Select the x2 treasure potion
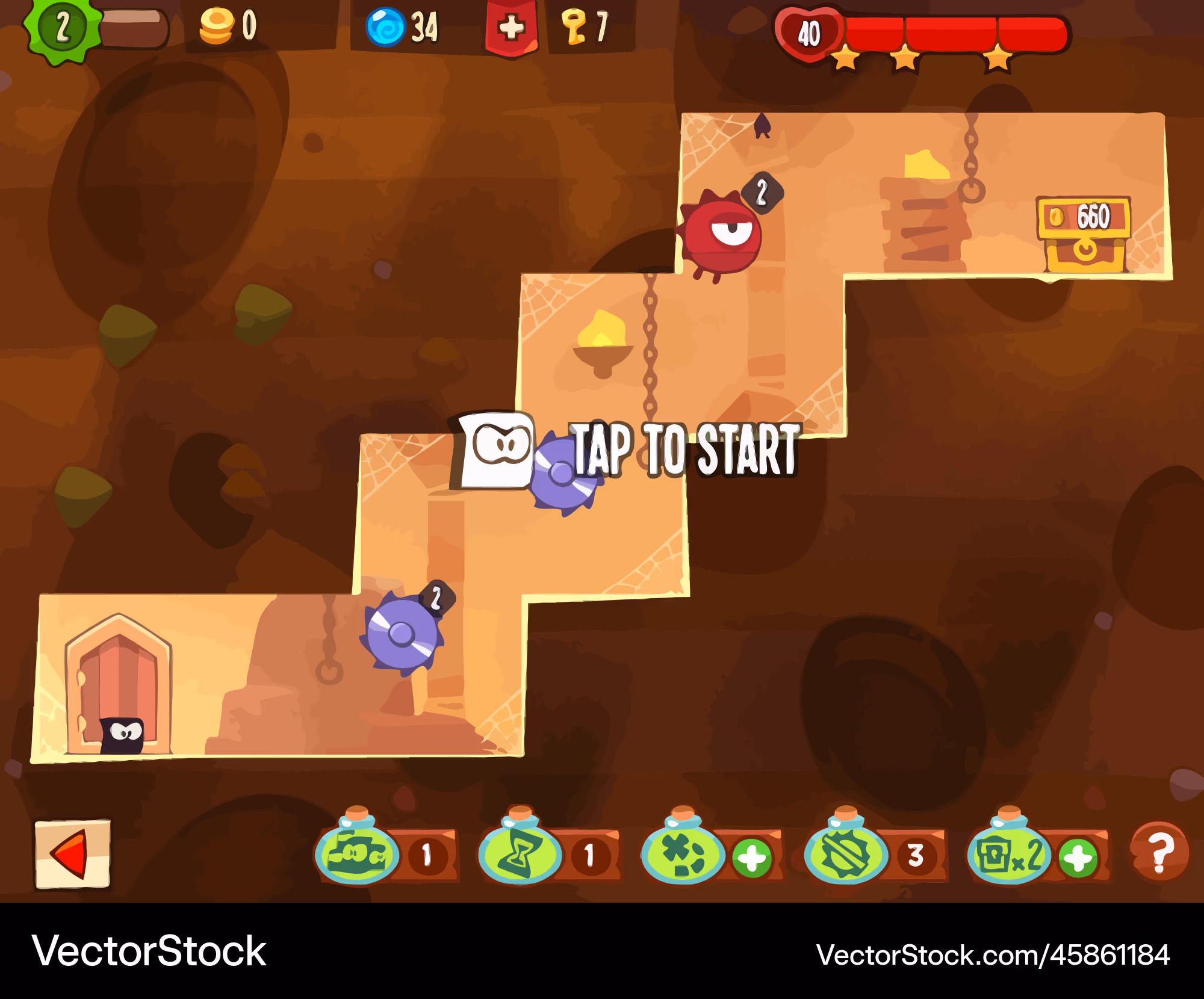Image resolution: width=1204 pixels, height=999 pixels. coord(1009,850)
